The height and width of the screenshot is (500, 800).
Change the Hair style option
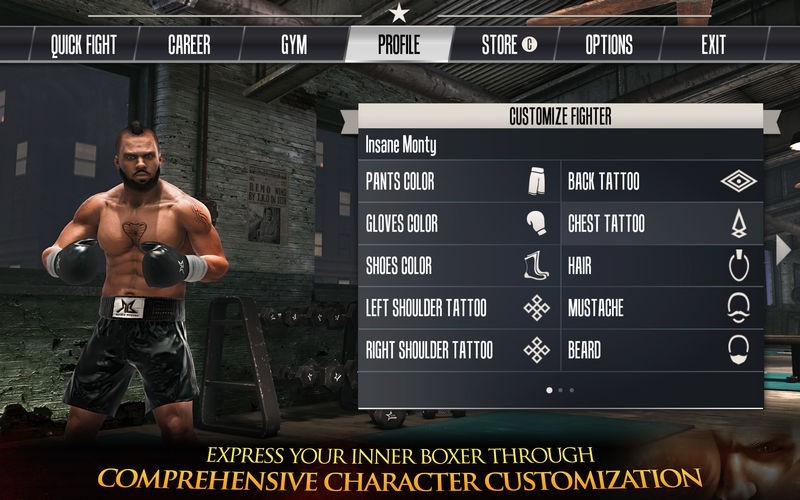[x=661, y=266]
